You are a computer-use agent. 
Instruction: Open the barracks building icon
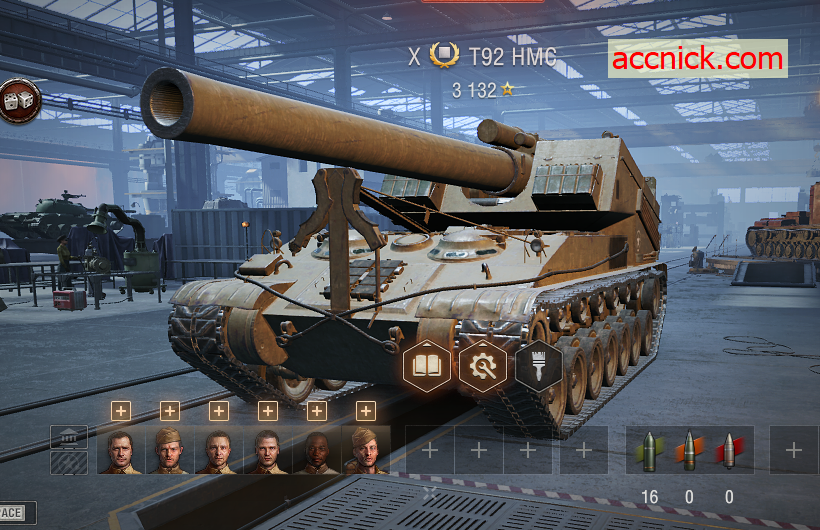coord(69,437)
